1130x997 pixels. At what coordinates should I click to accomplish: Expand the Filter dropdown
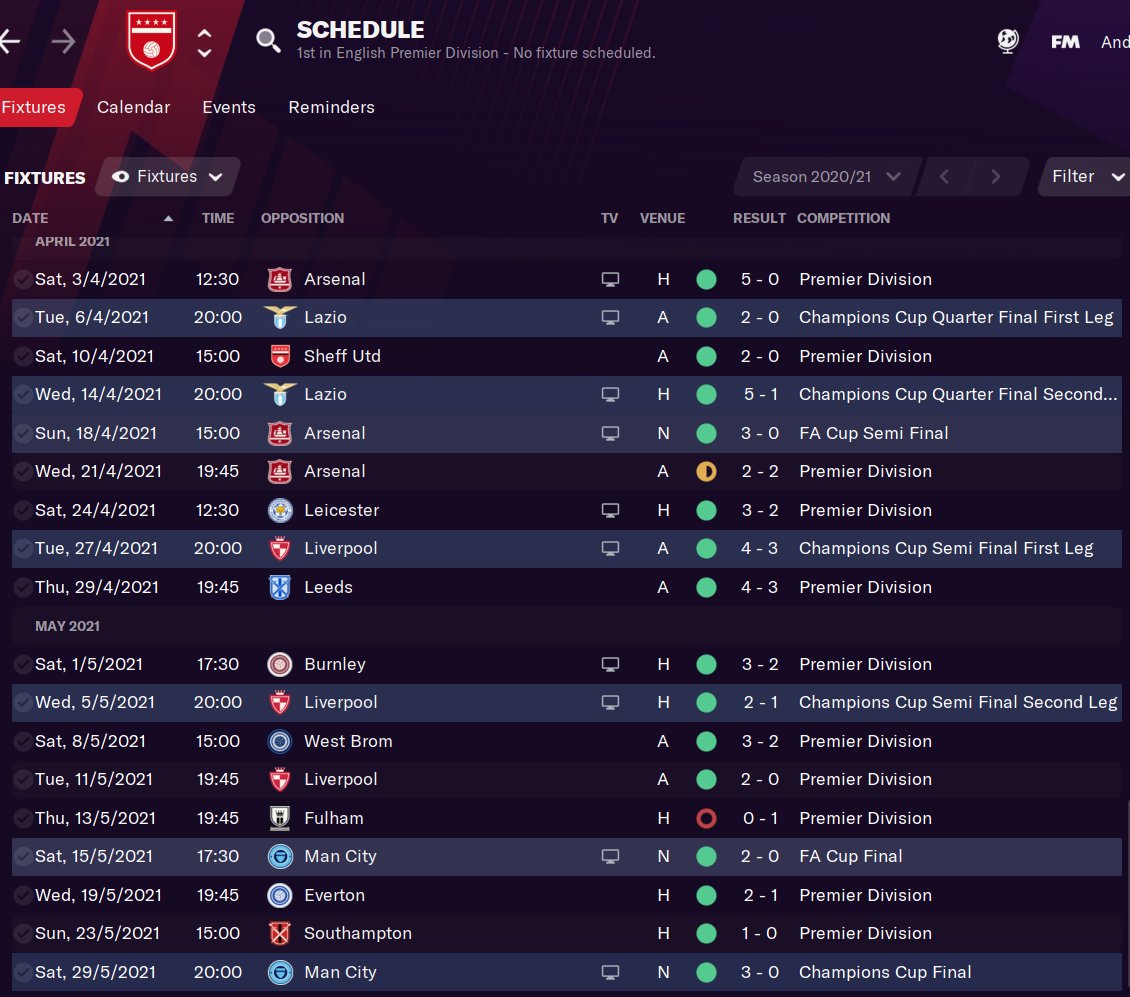click(1083, 177)
